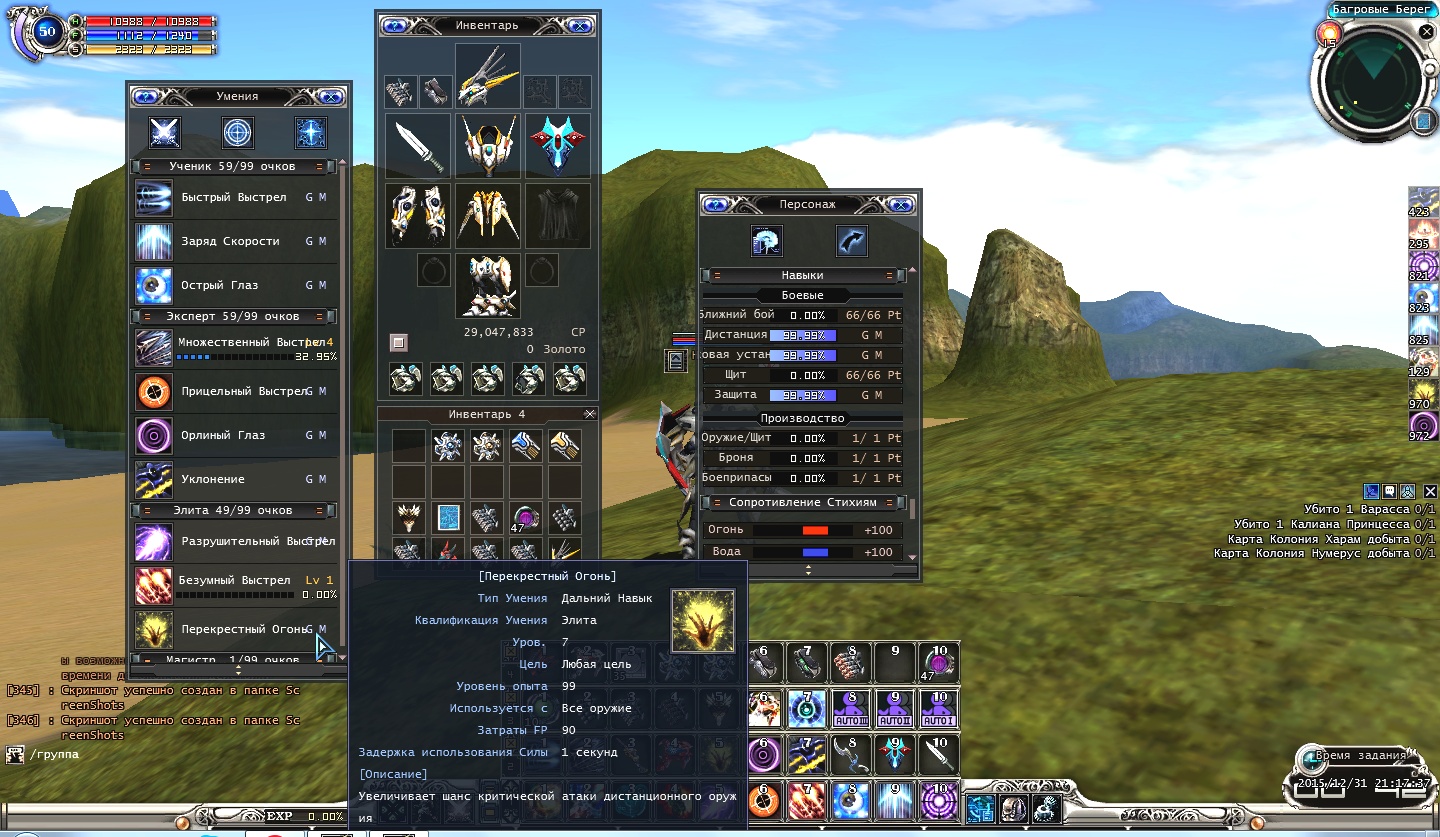Screen dimensions: 1440x837
Task: Pick the Уклонение skill
Action: 213,480
